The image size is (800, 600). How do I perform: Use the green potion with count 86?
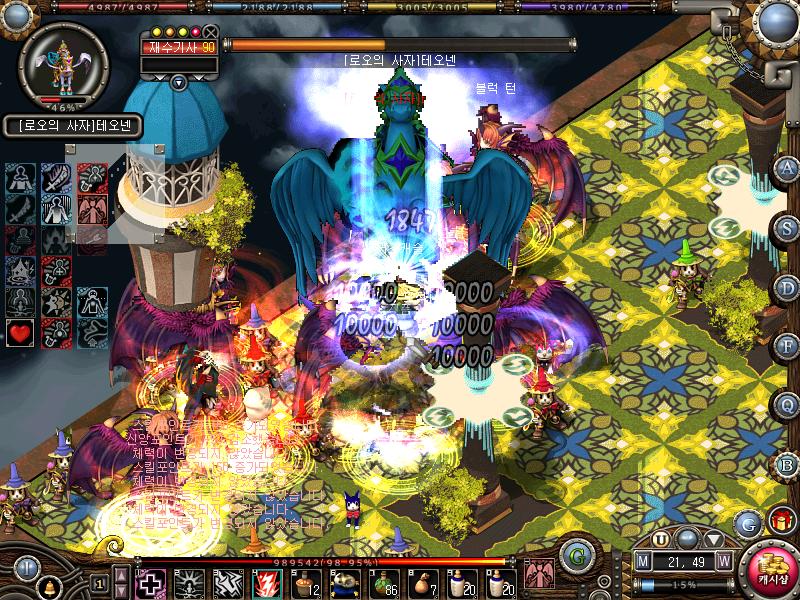(x=384, y=582)
